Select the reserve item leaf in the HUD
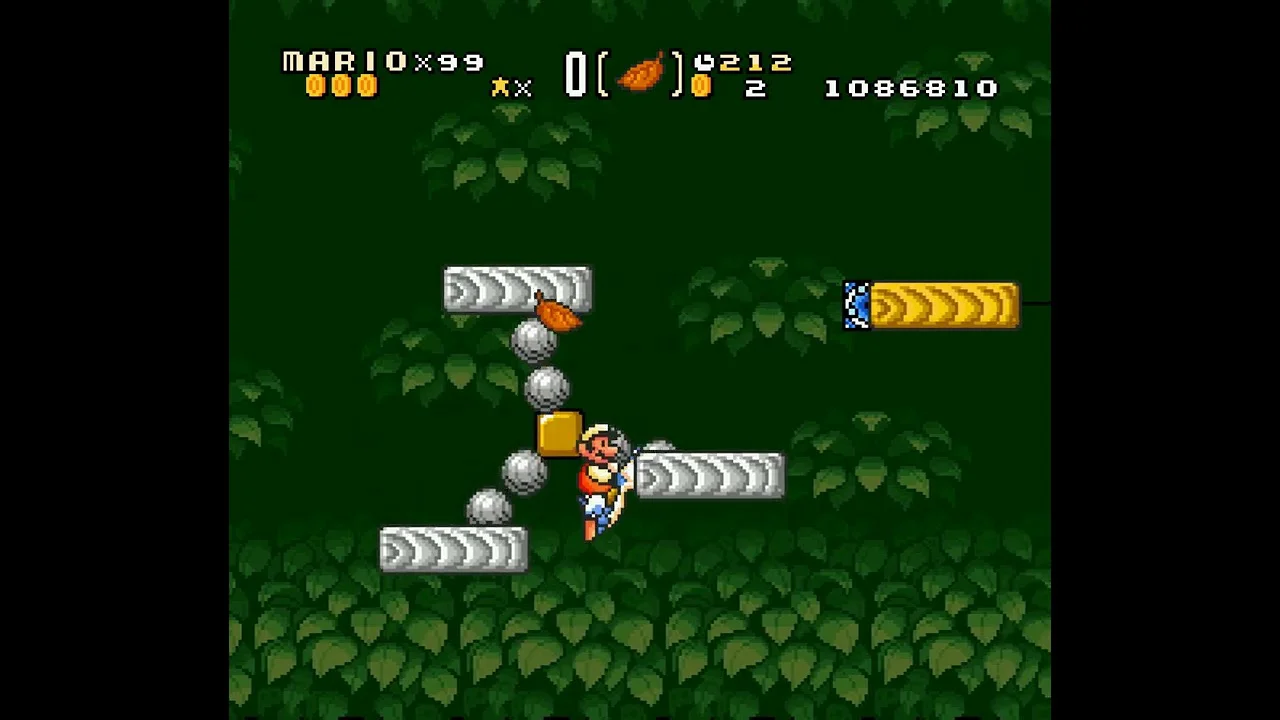 (641, 73)
